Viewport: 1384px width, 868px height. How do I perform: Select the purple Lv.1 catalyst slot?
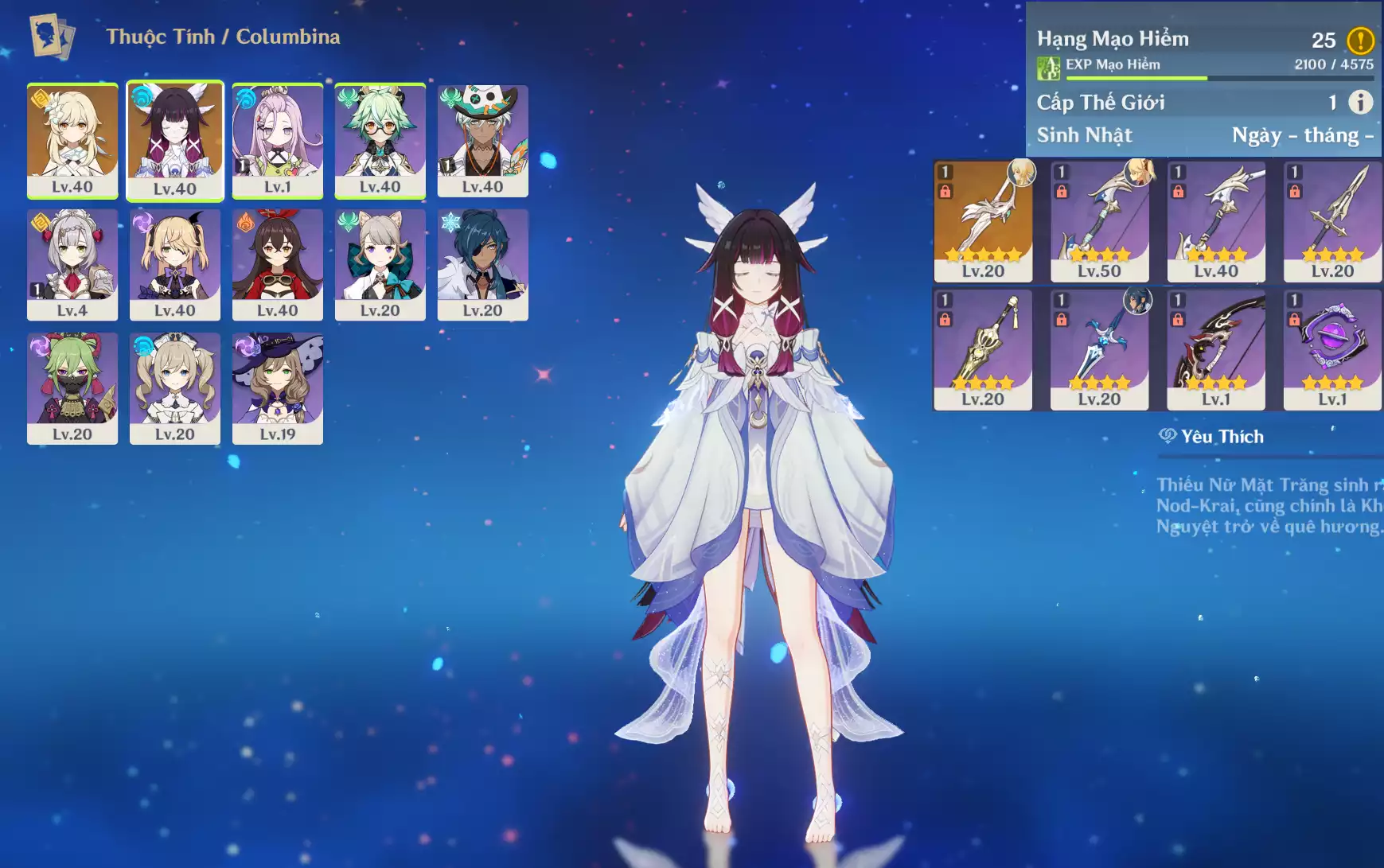point(1332,349)
